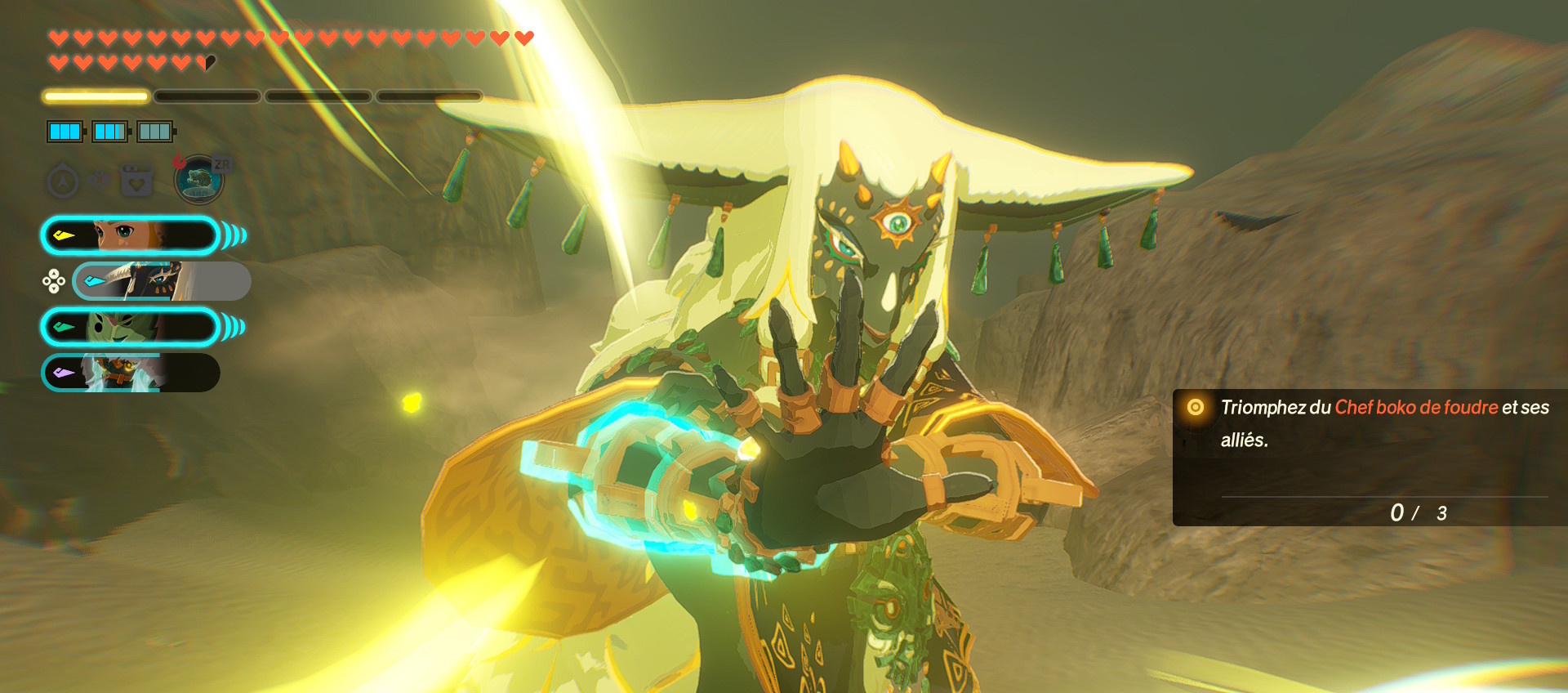Switch to the Rauru portrait bar

coord(161,281)
